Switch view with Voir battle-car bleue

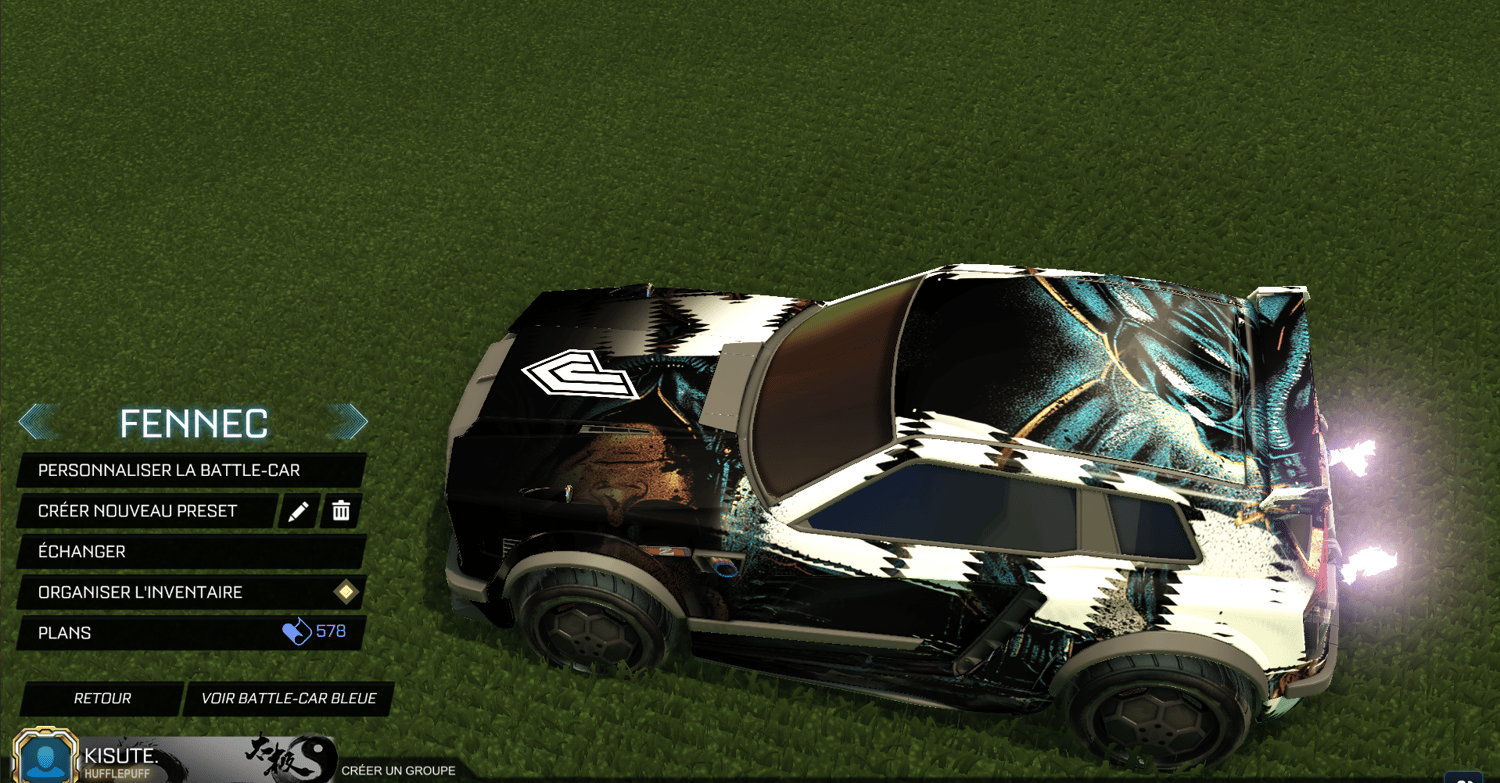[x=287, y=699]
